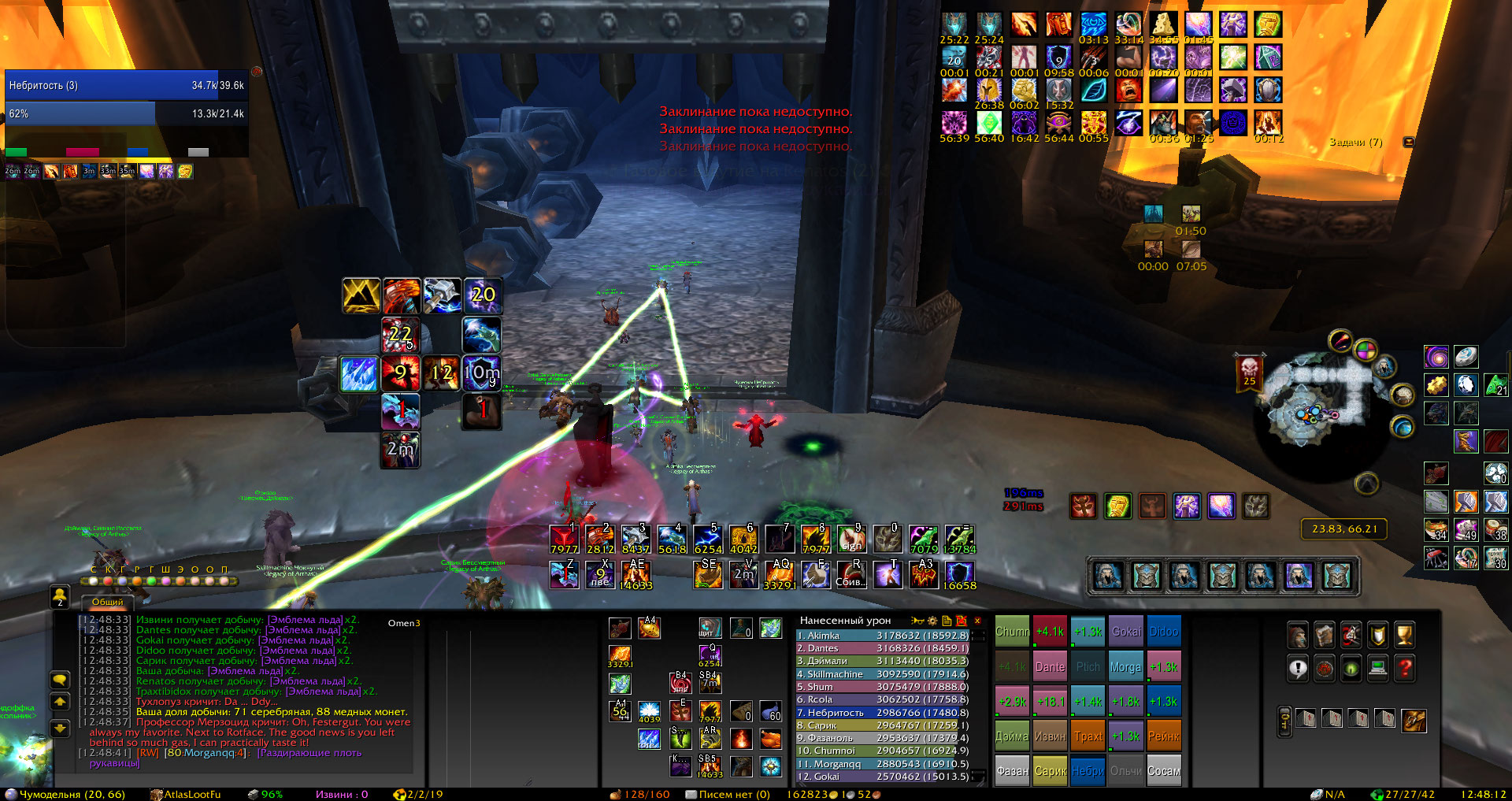Cast the lightning ability showing 6254
Image resolution: width=1512 pixels, height=801 pixels.
[x=707, y=540]
